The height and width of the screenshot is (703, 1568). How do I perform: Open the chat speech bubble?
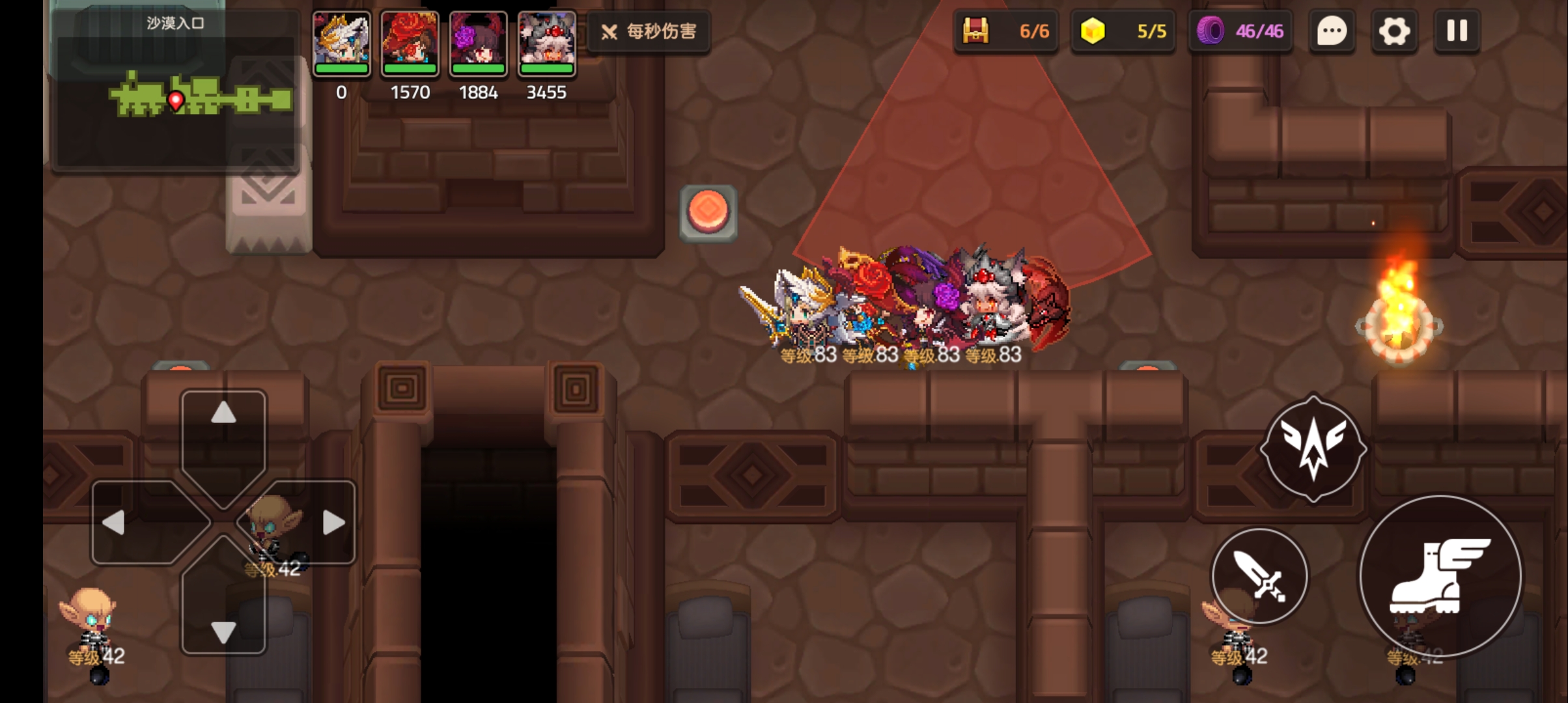coord(1332,31)
